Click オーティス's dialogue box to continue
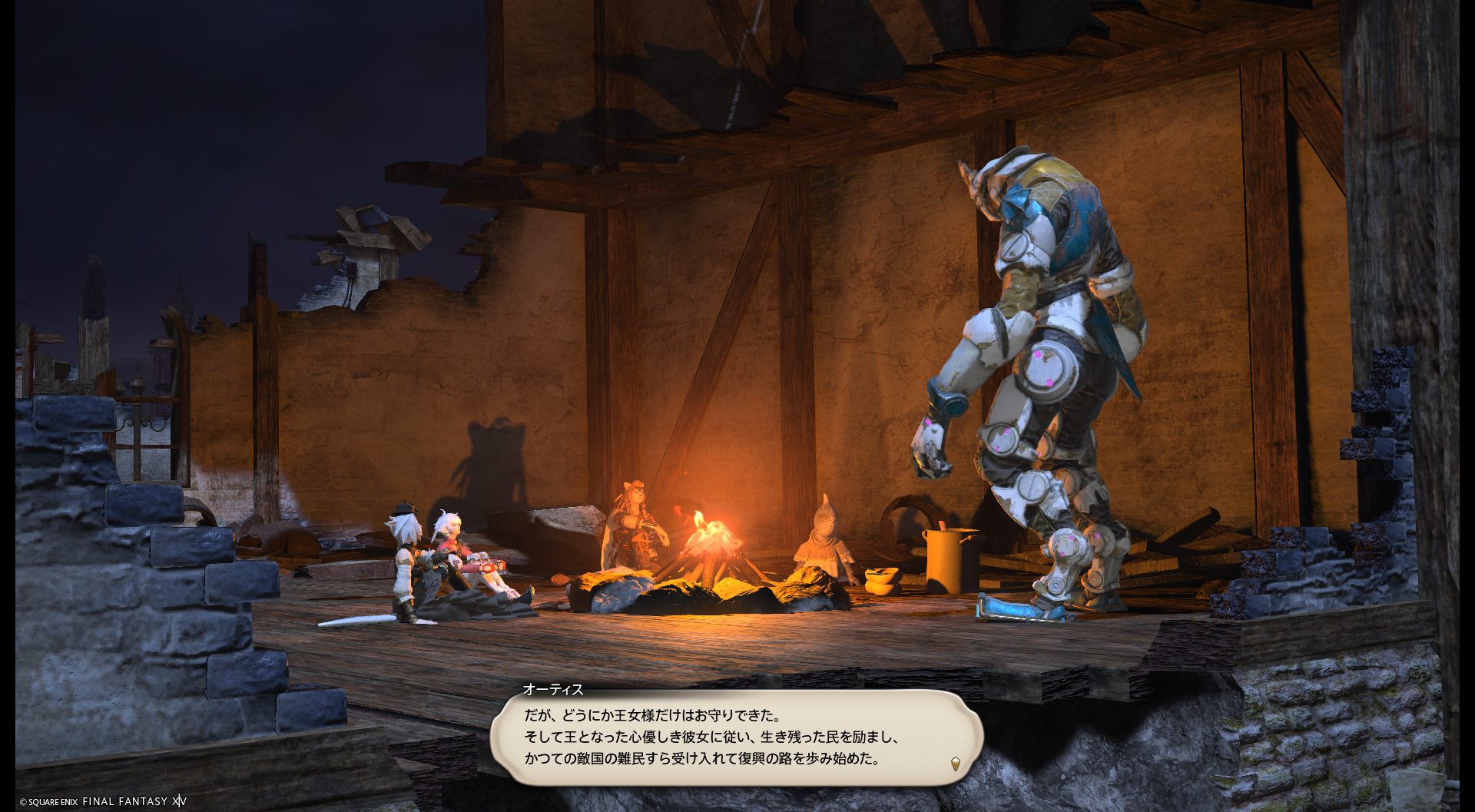The width and height of the screenshot is (1475, 812). (x=736, y=737)
